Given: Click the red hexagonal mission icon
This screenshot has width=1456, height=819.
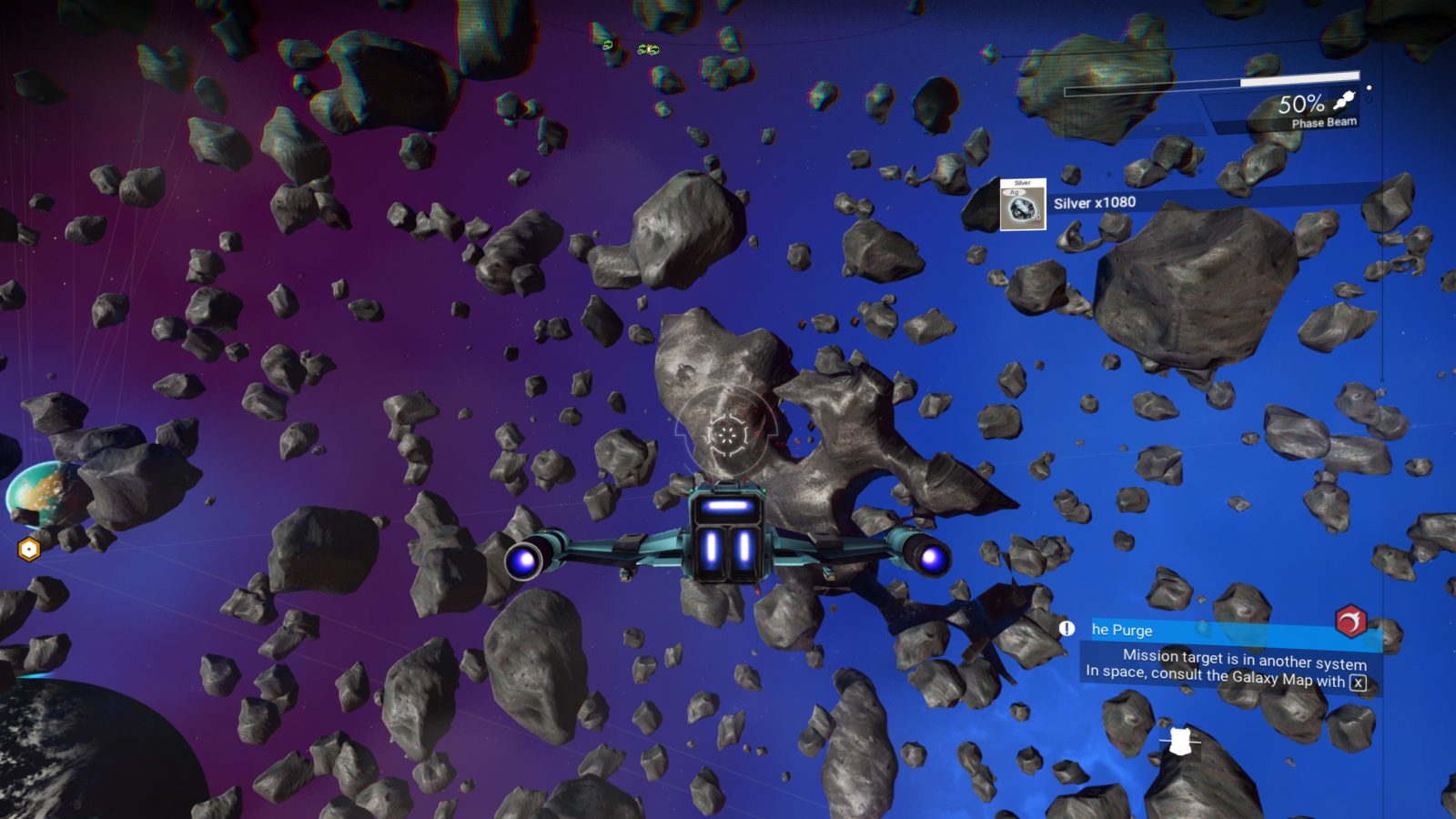Looking at the screenshot, I should pyautogui.click(x=1351, y=621).
